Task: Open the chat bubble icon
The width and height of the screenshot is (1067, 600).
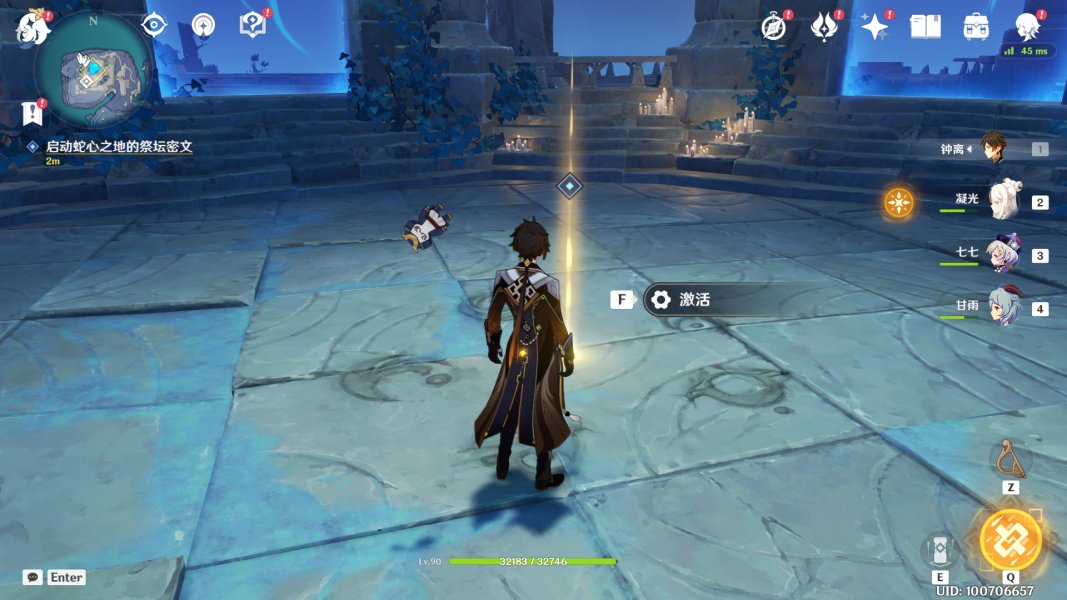Action: 33,577
